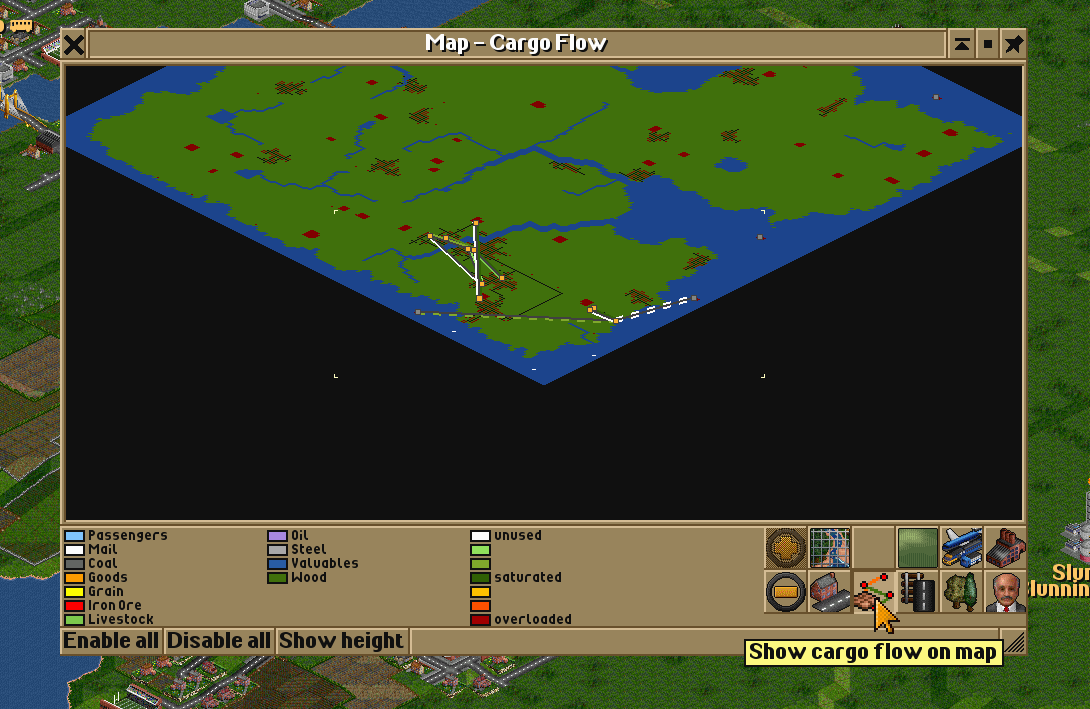
Task: Toggle the Oil cargo legend entry
Action: (299, 536)
